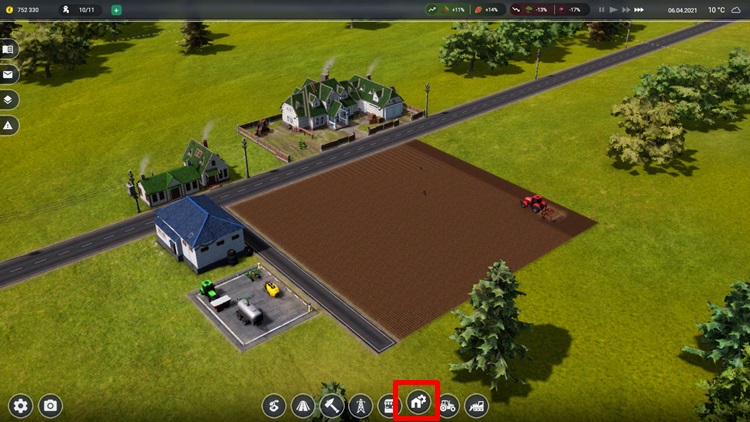This screenshot has height=422, width=750.
Task: Set game speed to triple fast-forward
Action: tap(641, 10)
